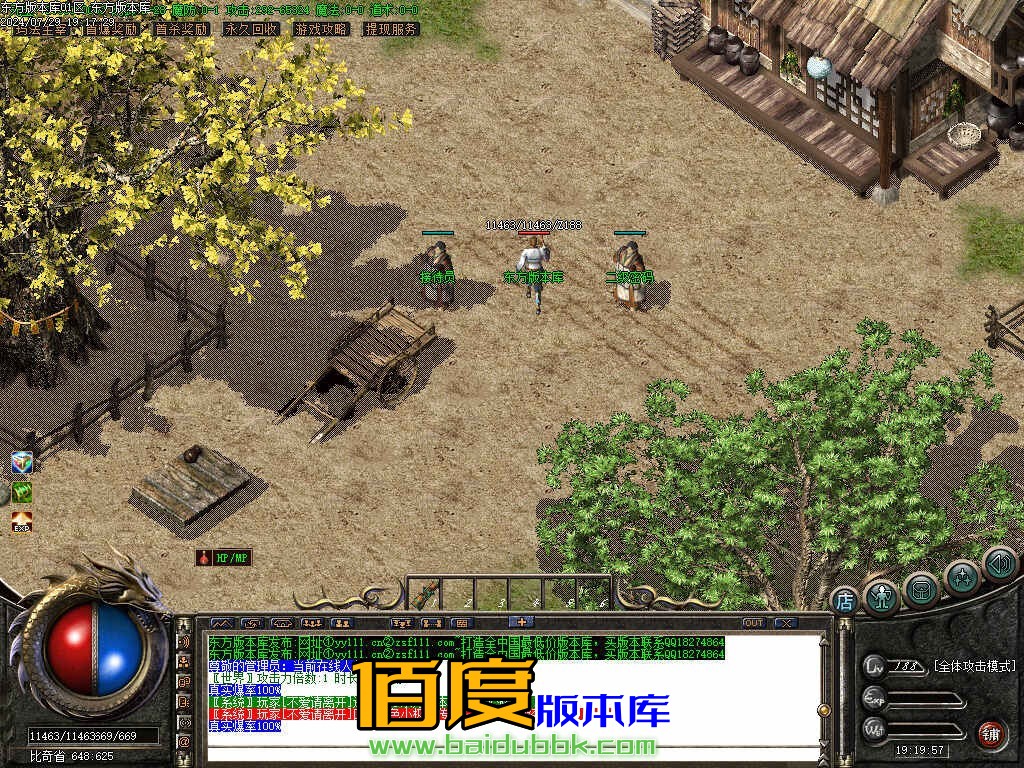Open the colorful cube icon
The width and height of the screenshot is (1024, 768).
[x=22, y=462]
